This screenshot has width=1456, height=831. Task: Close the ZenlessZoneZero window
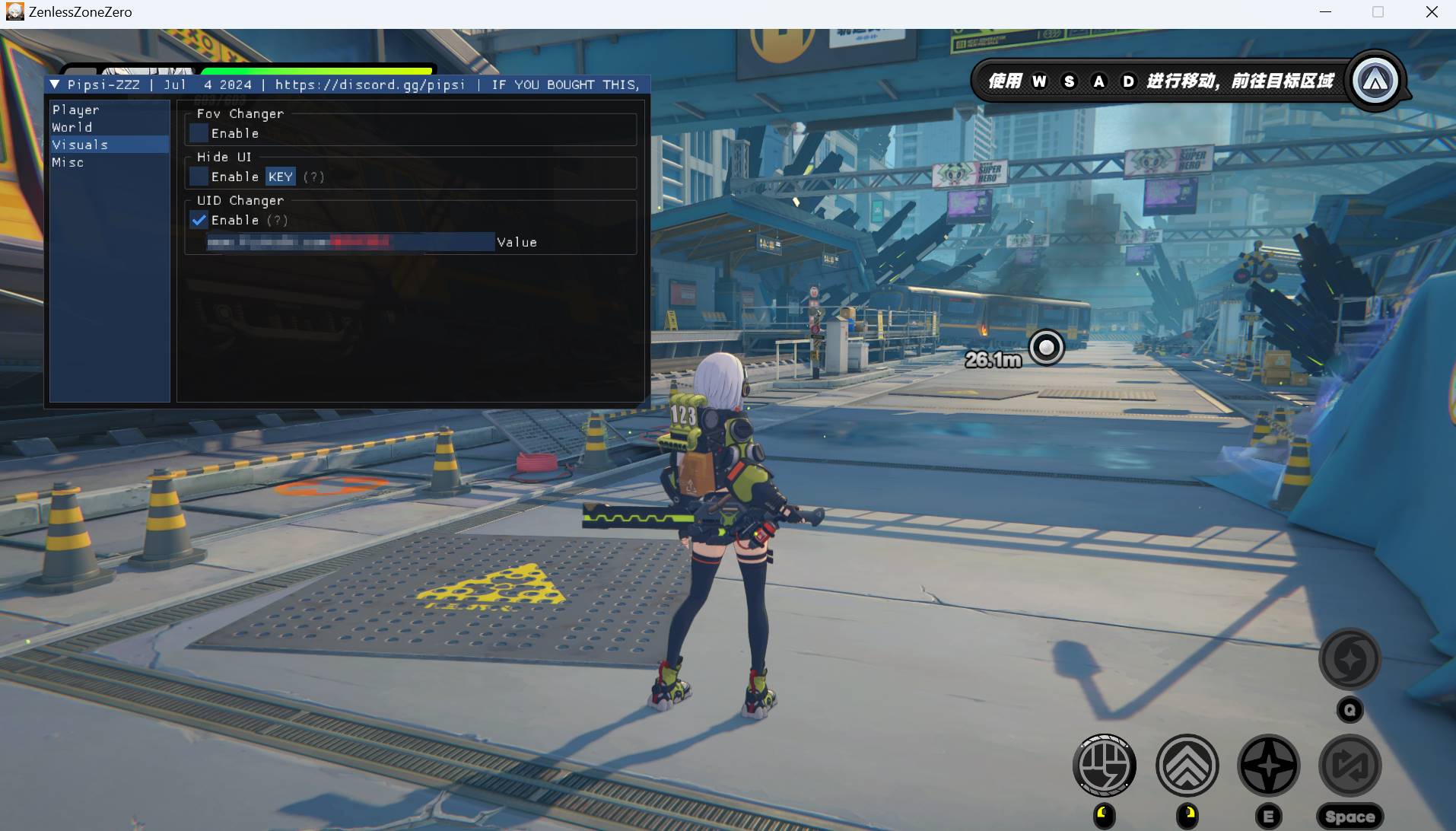1431,12
